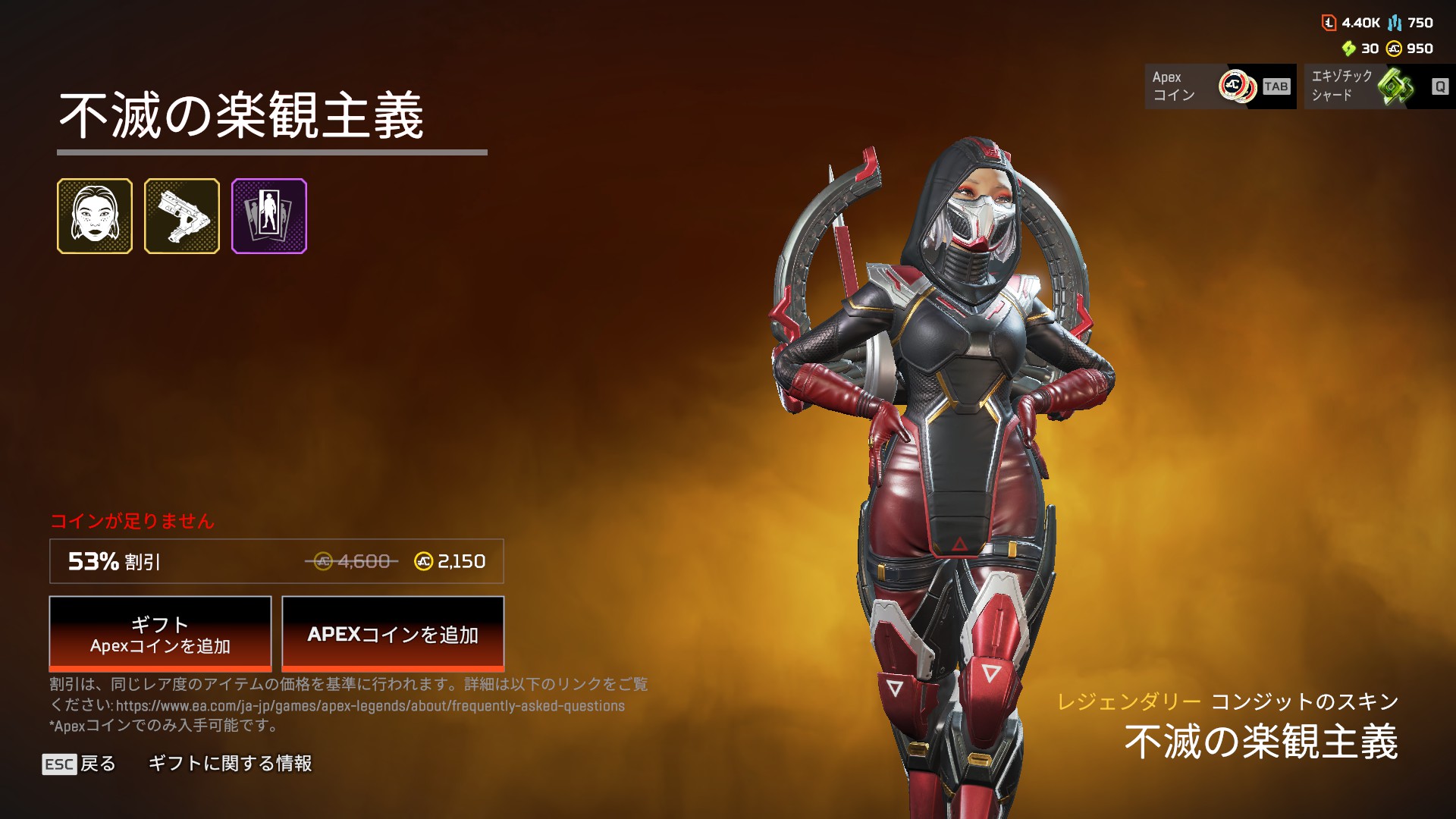This screenshot has width=1456, height=819.
Task: Select the Conduit legend skin thumbnail
Action: click(x=95, y=216)
